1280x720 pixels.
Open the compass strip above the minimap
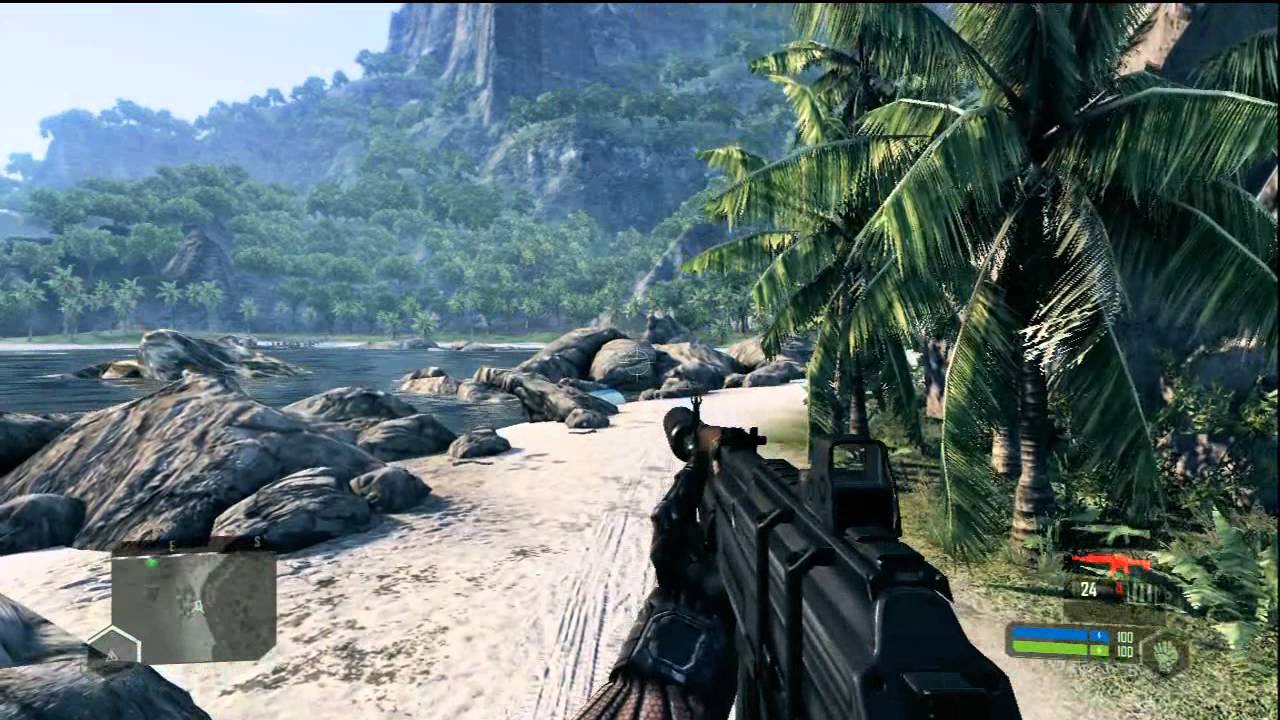[210, 543]
